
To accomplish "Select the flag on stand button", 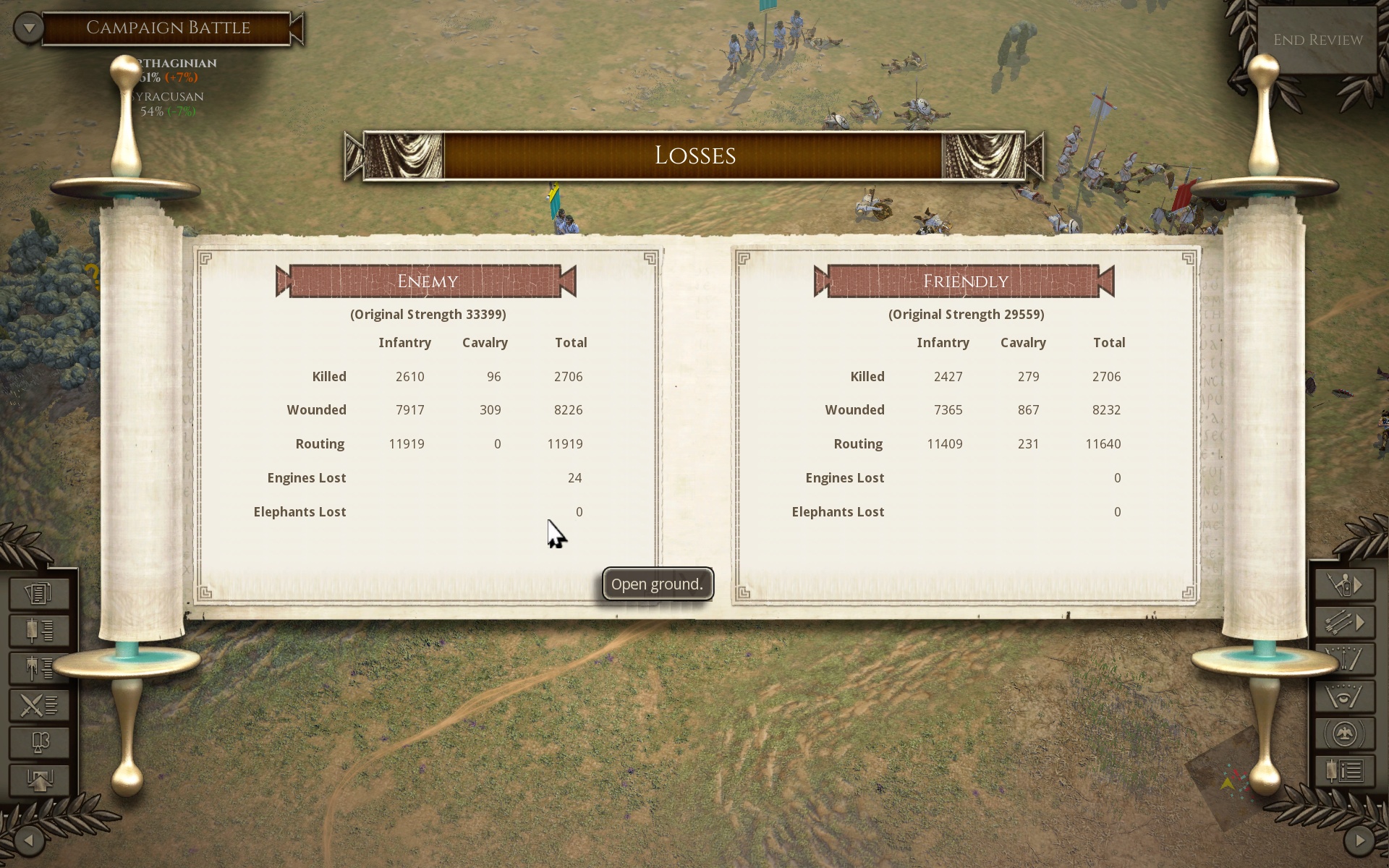I will 39,742.
